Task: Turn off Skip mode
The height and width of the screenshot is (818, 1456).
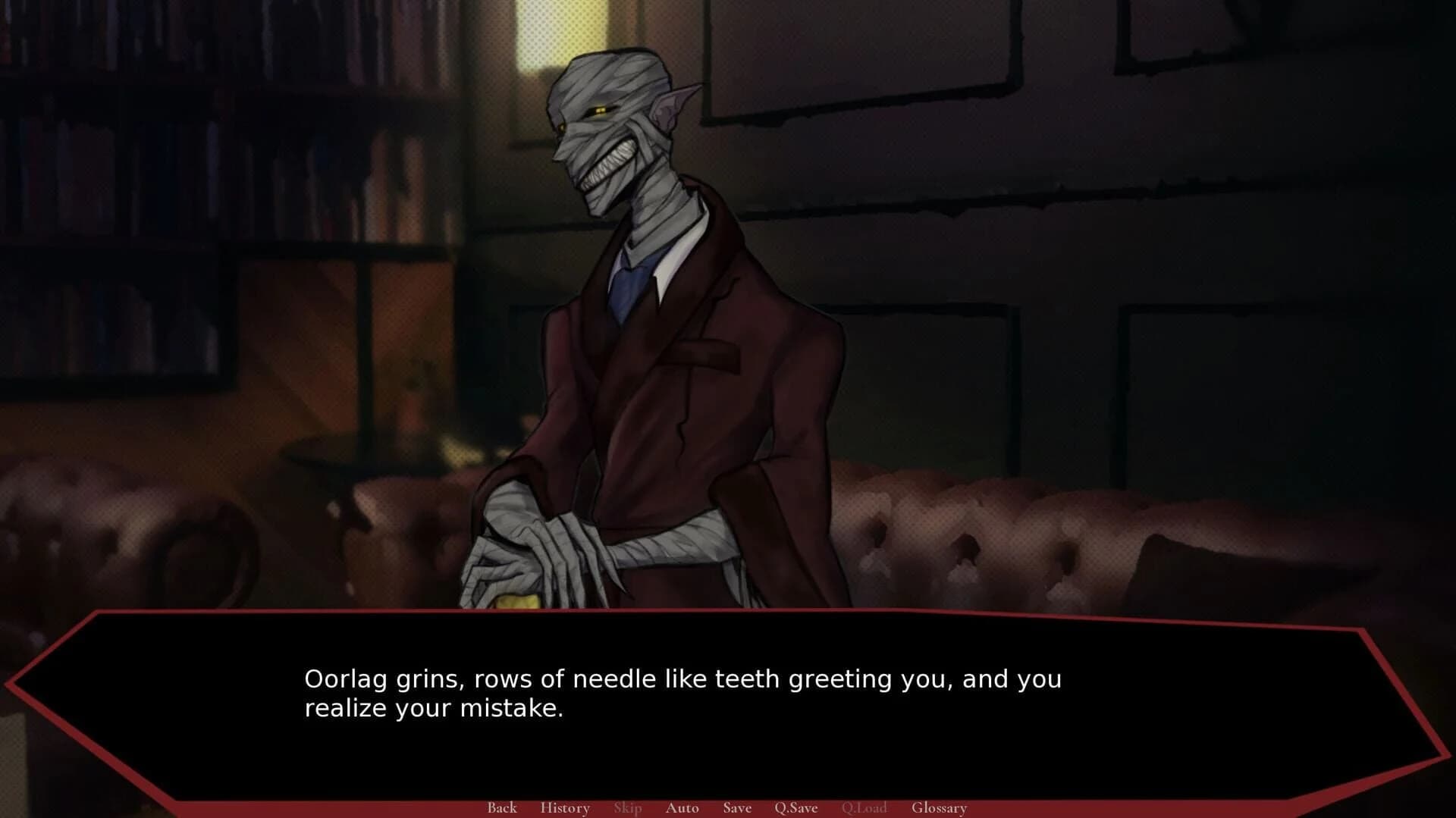Action: (627, 808)
